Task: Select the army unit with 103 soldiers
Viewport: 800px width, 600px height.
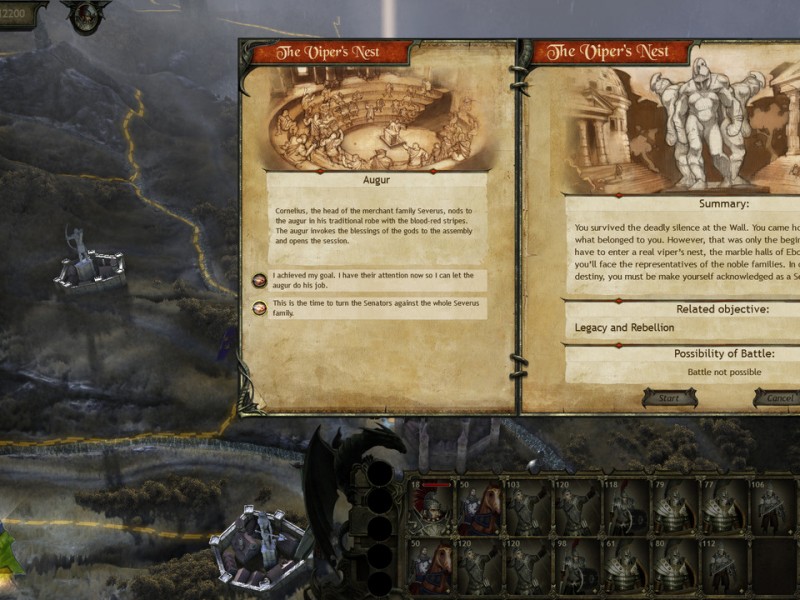Action: pyautogui.click(x=527, y=508)
